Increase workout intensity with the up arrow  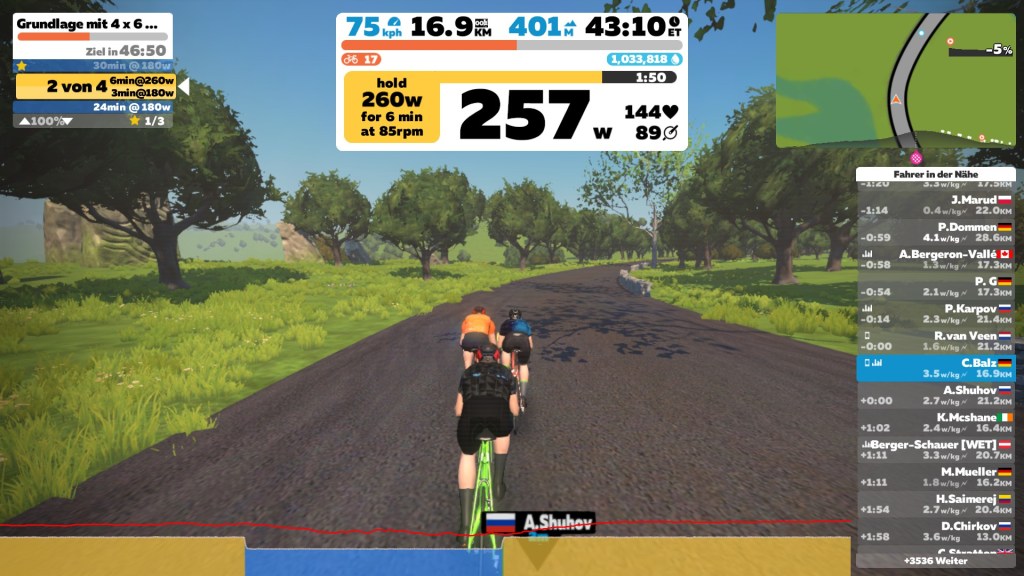(24, 121)
